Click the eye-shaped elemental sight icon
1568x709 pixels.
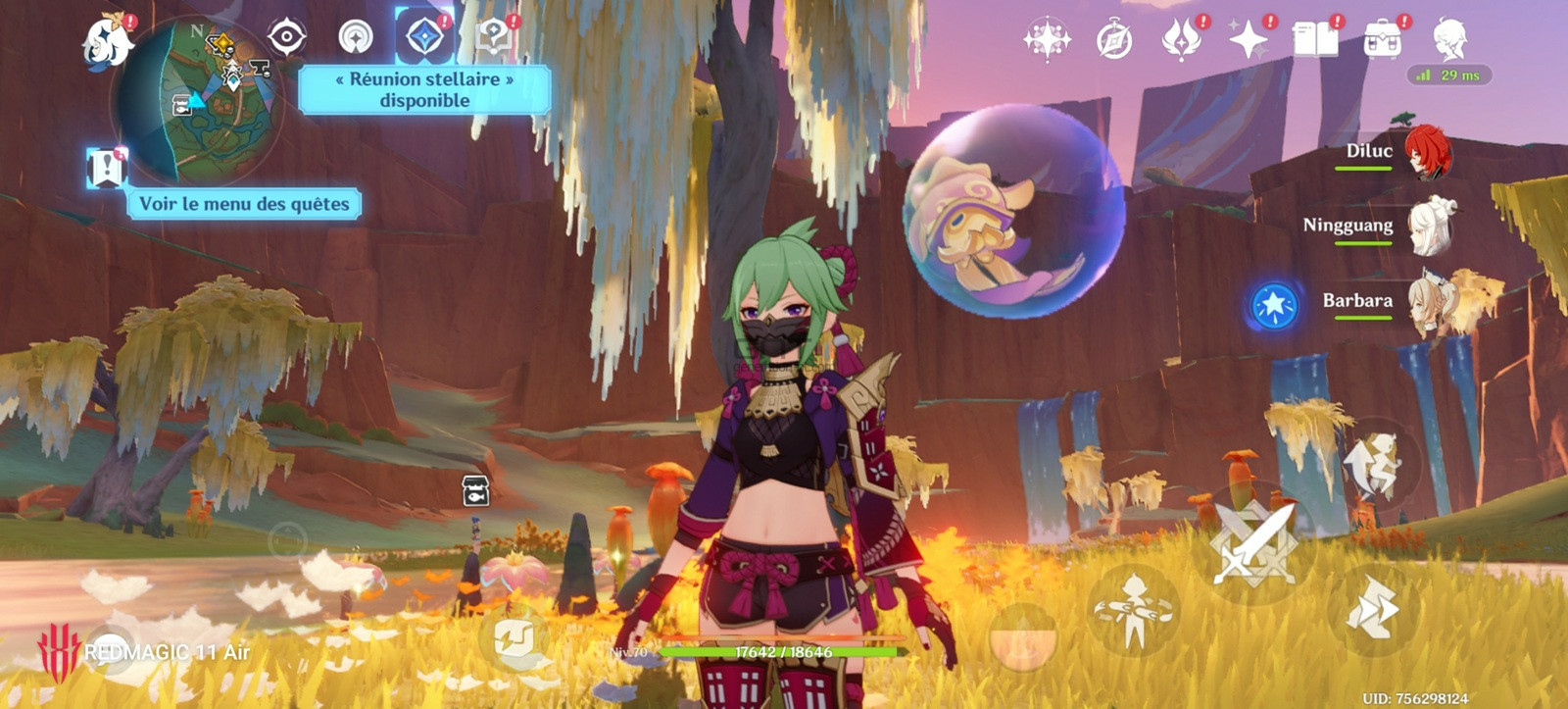point(287,37)
